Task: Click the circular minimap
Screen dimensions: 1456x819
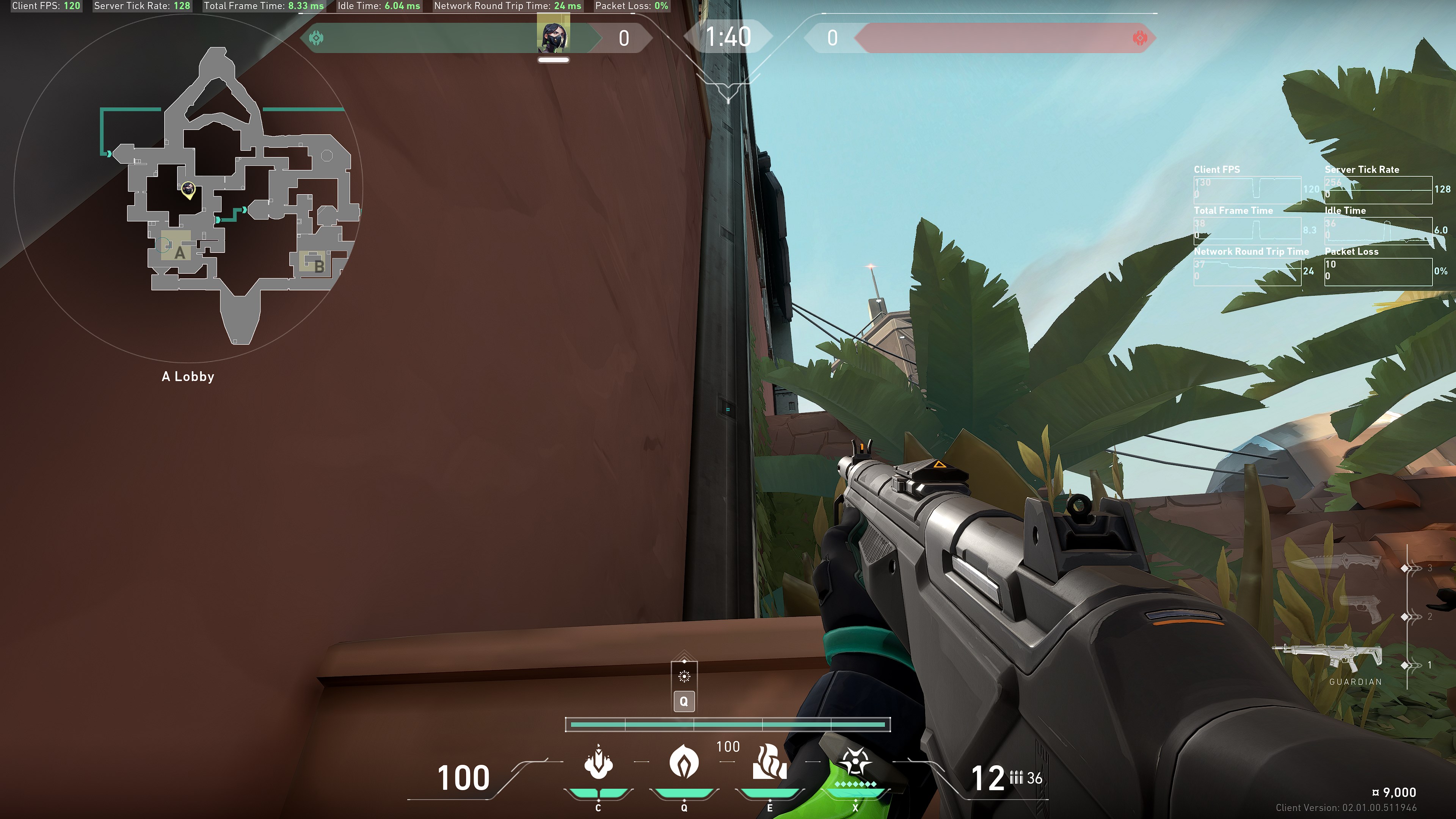Action: [x=188, y=188]
